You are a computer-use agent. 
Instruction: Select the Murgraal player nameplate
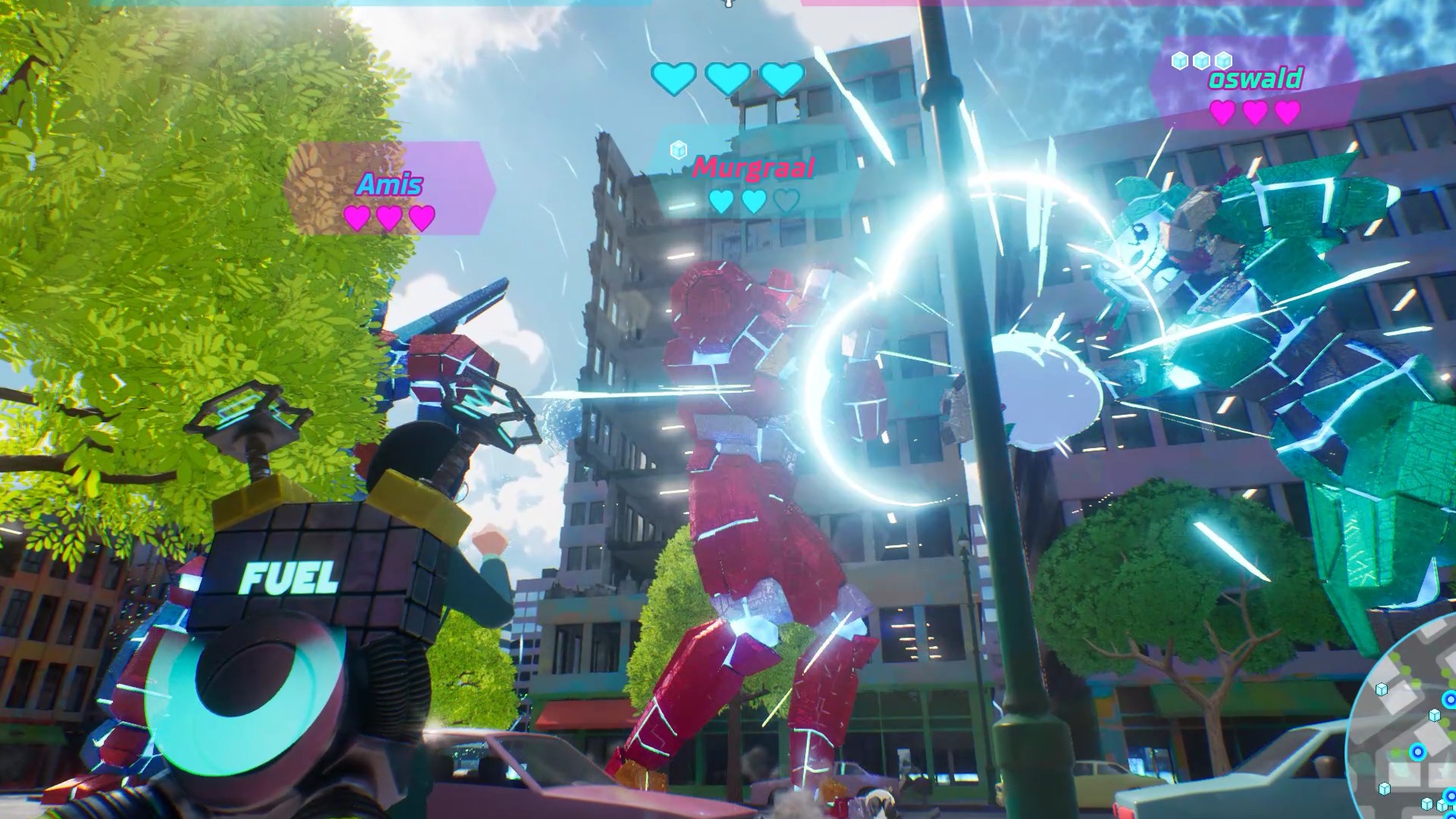click(x=753, y=168)
